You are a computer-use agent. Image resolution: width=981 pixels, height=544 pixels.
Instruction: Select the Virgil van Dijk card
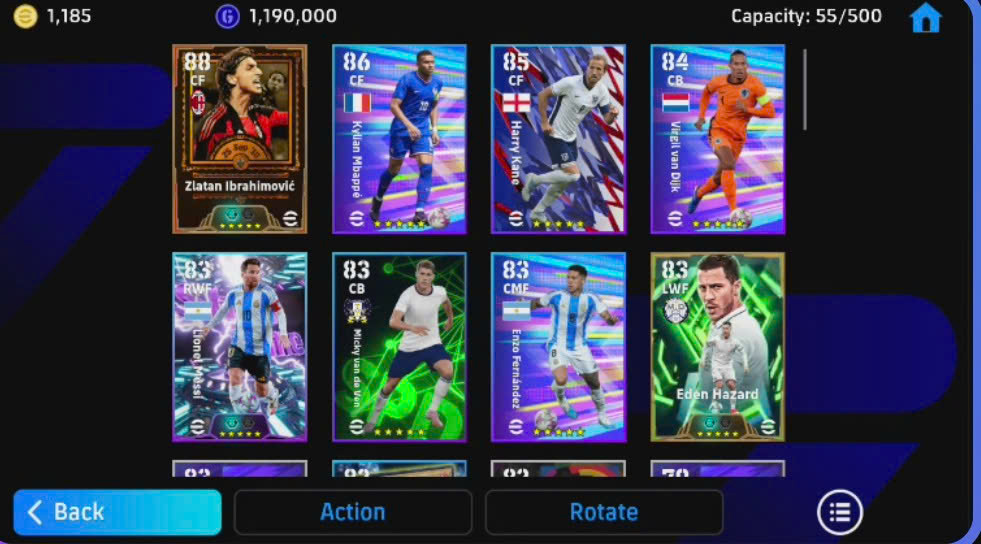point(717,139)
